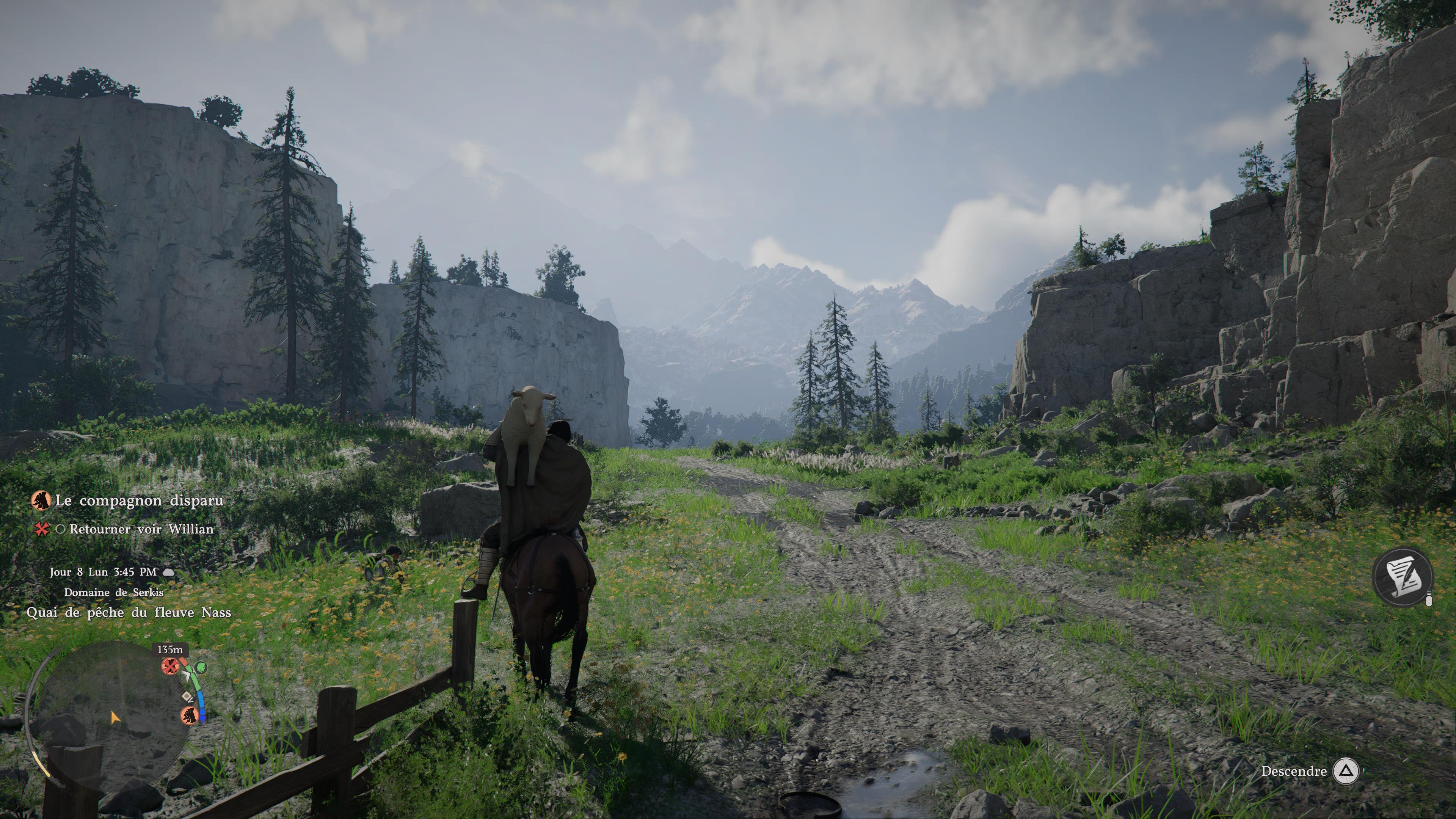This screenshot has width=1456, height=819.
Task: Click the orange lion quest icon by title
Action: coord(41,500)
